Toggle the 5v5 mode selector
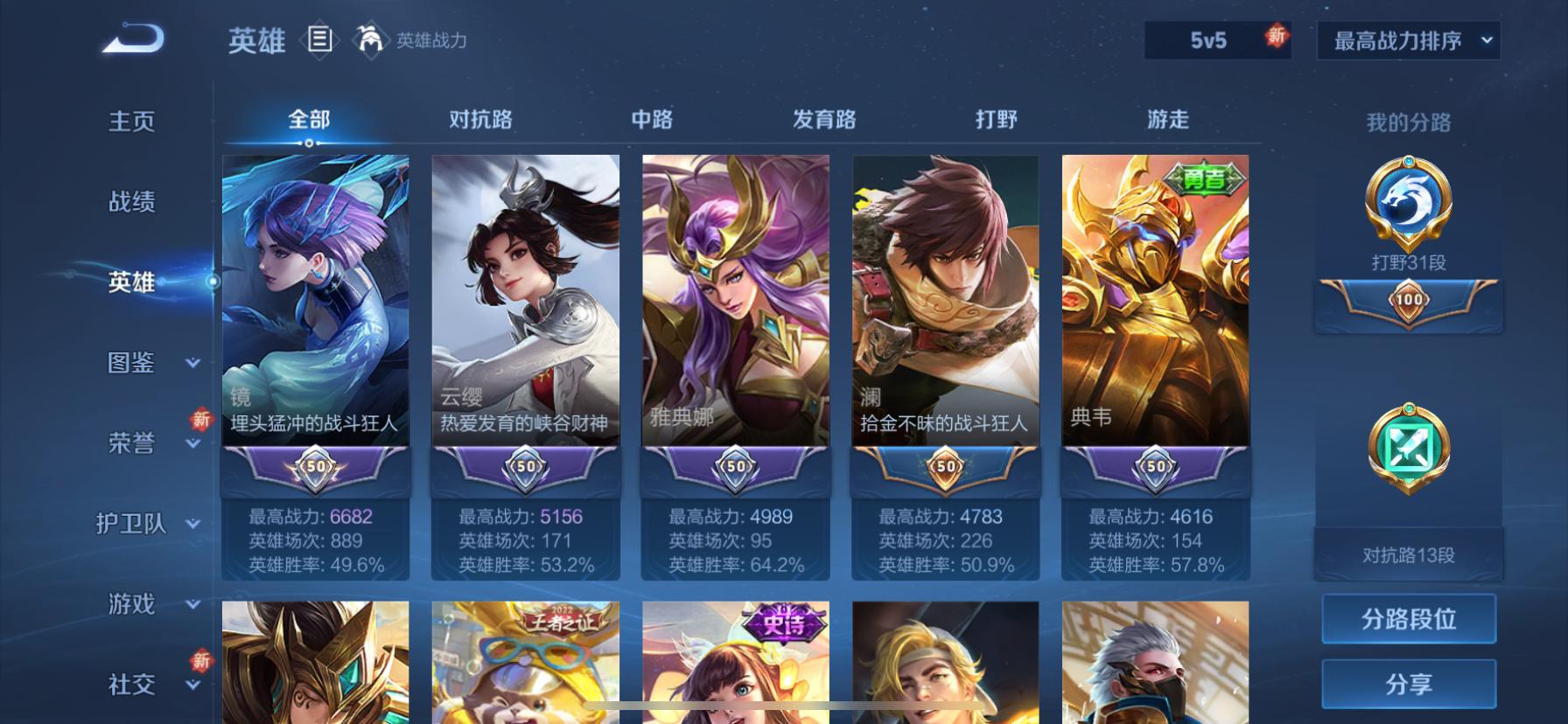This screenshot has height=724, width=1568. 1216,40
